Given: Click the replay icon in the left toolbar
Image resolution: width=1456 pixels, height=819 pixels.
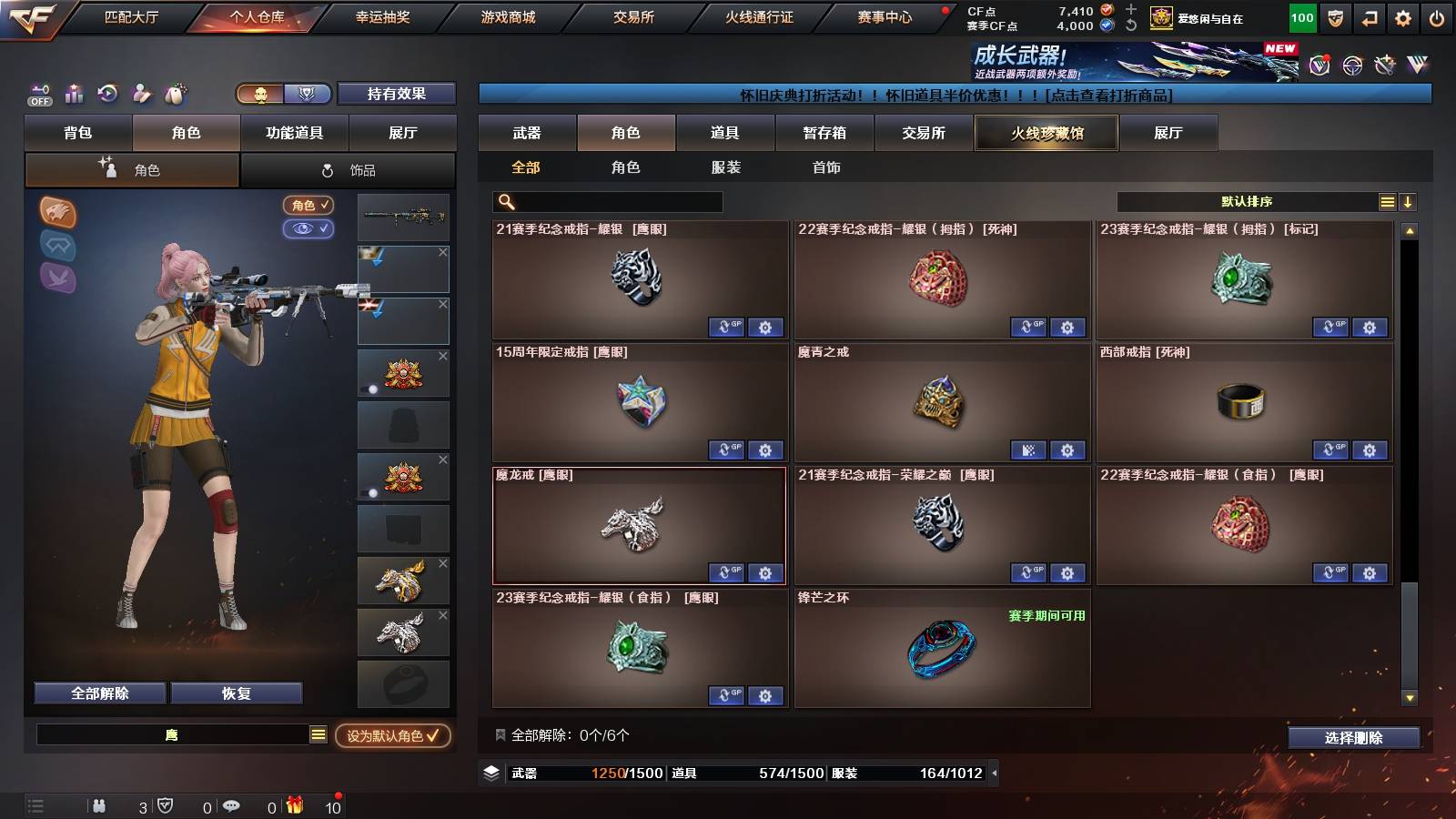Looking at the screenshot, I should click(x=106, y=94).
